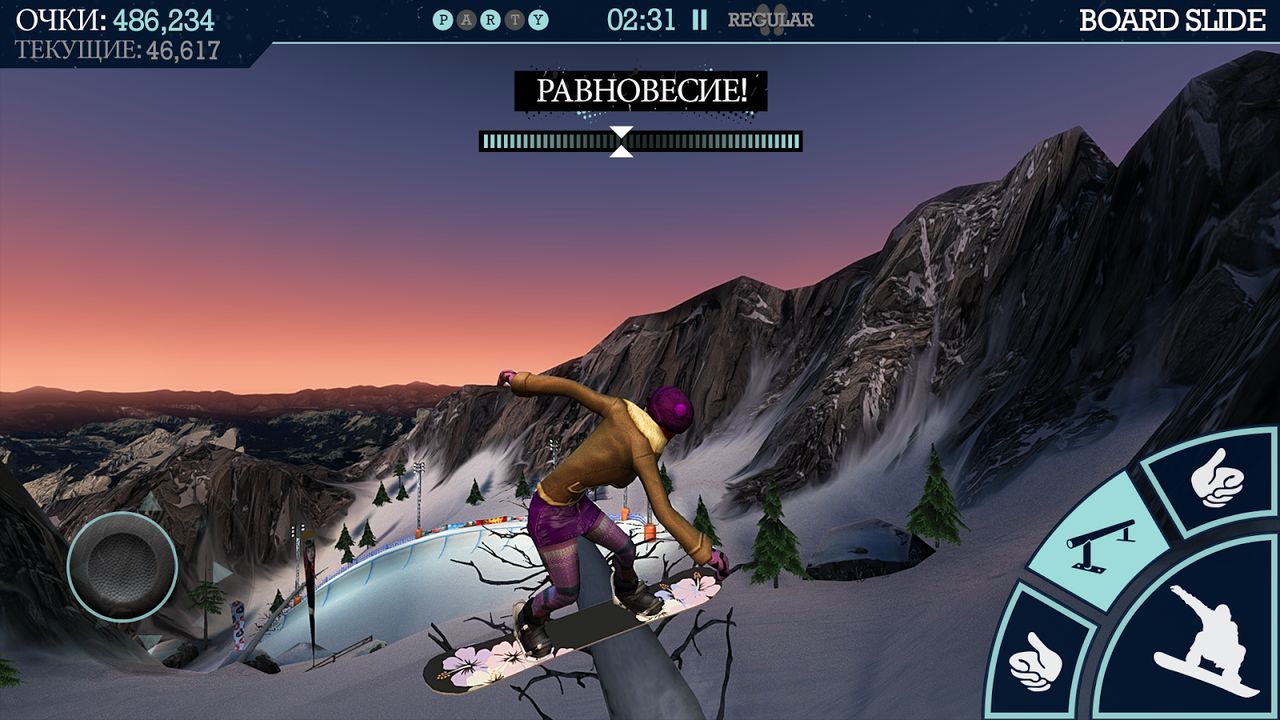Image resolution: width=1280 pixels, height=720 pixels.
Task: Tap the pause icon beside the timer
Action: [698, 17]
